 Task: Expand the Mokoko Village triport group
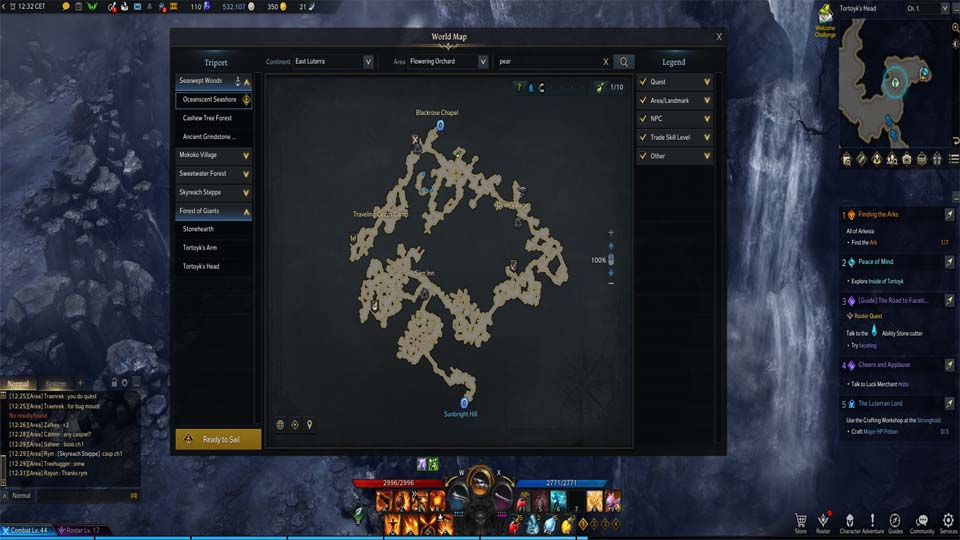coord(214,155)
